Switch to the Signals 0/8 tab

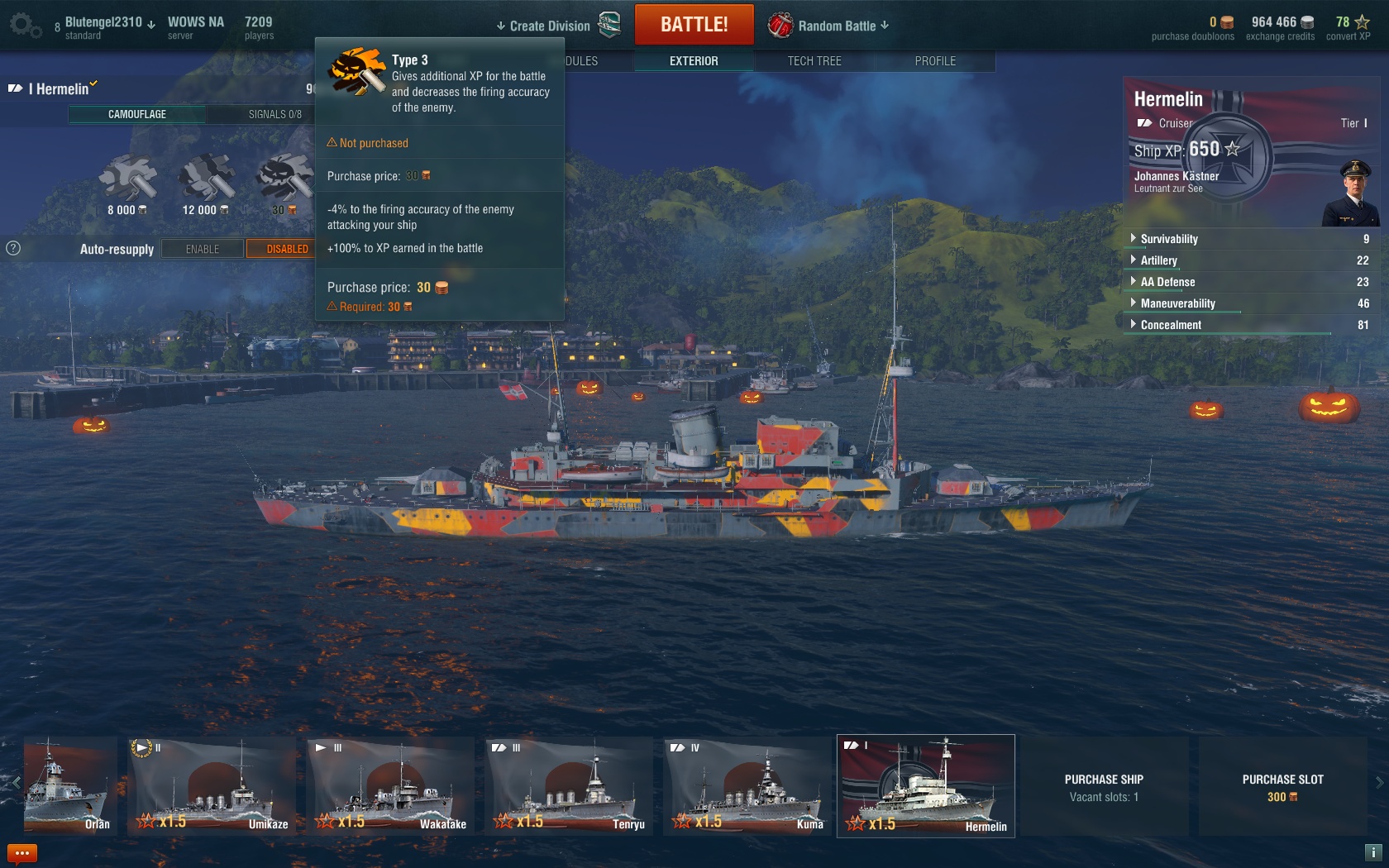[x=274, y=114]
